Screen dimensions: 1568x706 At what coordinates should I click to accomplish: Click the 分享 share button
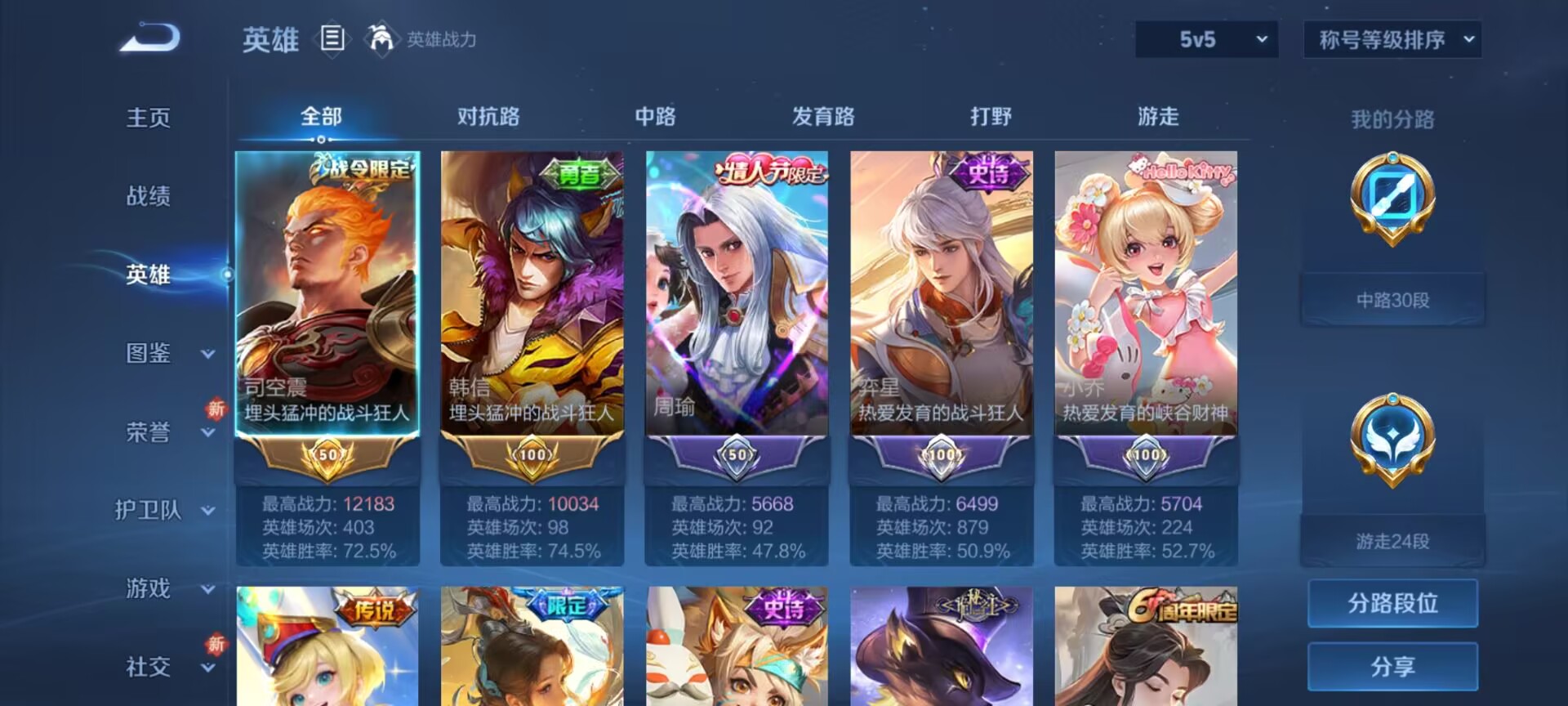point(1392,668)
